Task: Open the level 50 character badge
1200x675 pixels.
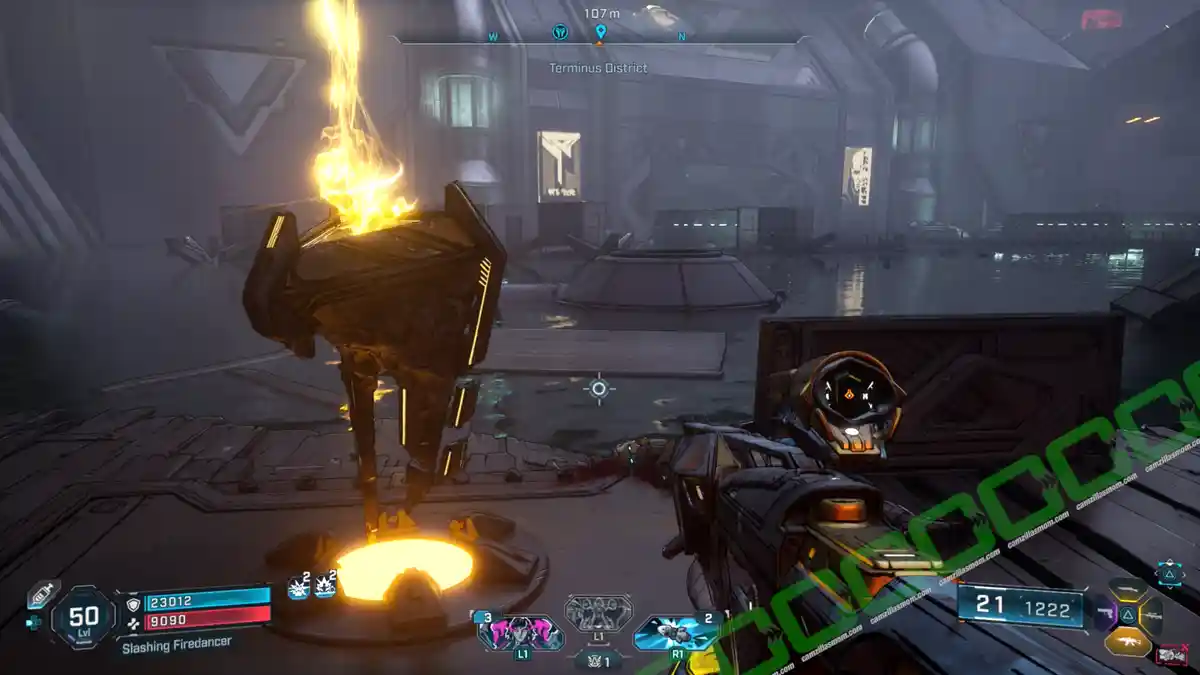Action: pyautogui.click(x=84, y=617)
